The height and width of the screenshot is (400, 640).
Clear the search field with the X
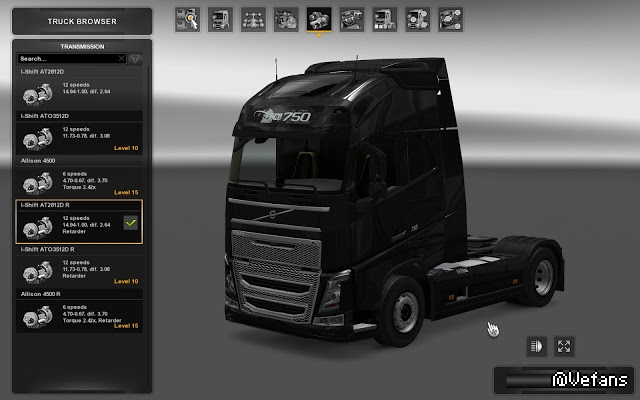122,59
